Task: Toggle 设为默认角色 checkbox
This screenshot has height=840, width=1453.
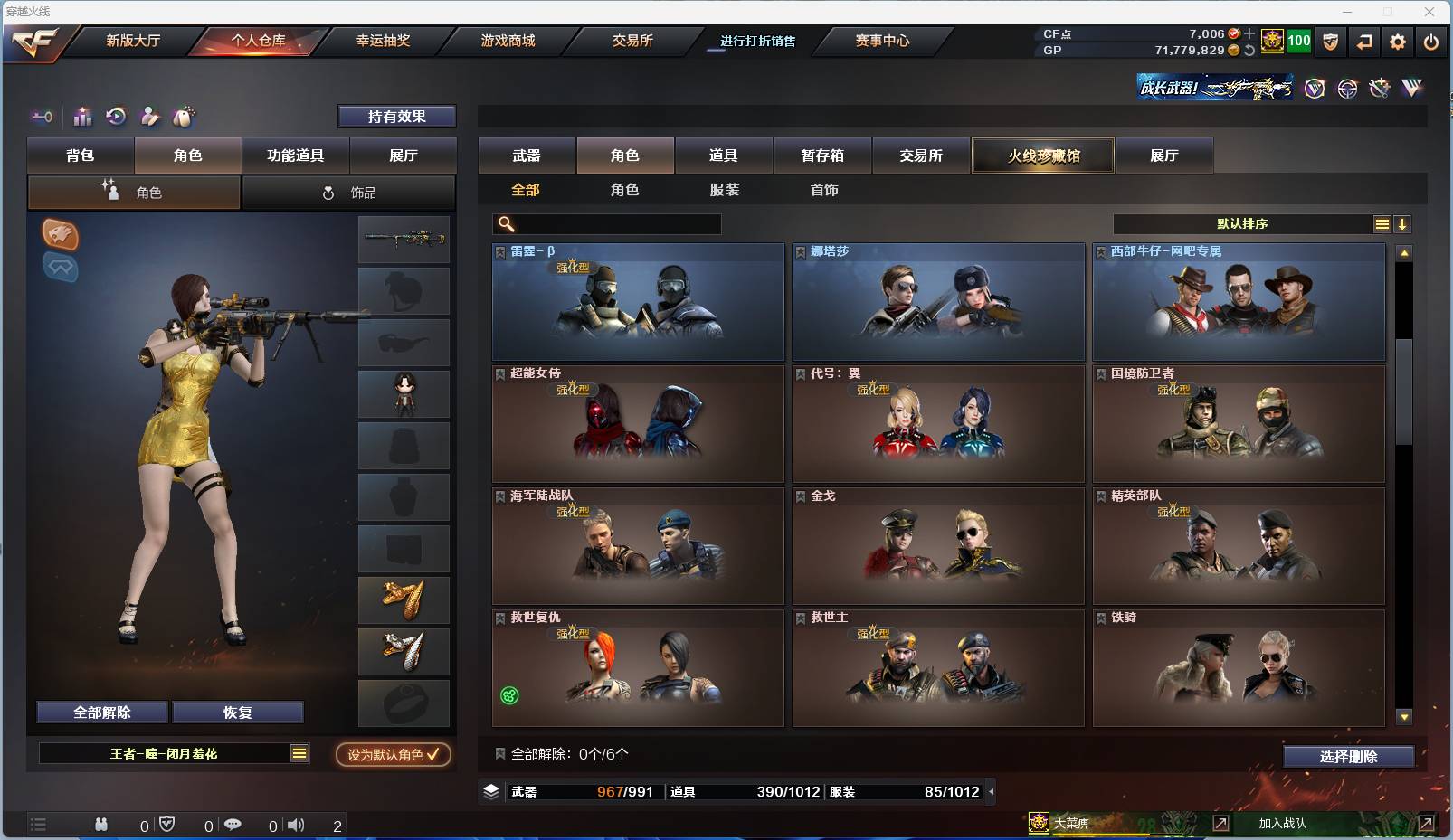Action: (393, 756)
